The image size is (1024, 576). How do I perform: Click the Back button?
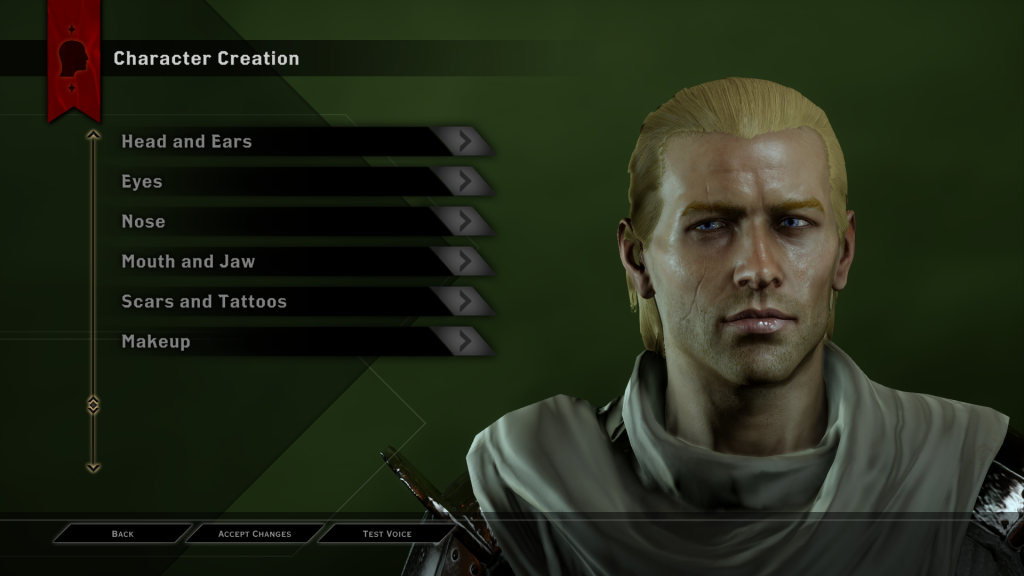(x=122, y=534)
